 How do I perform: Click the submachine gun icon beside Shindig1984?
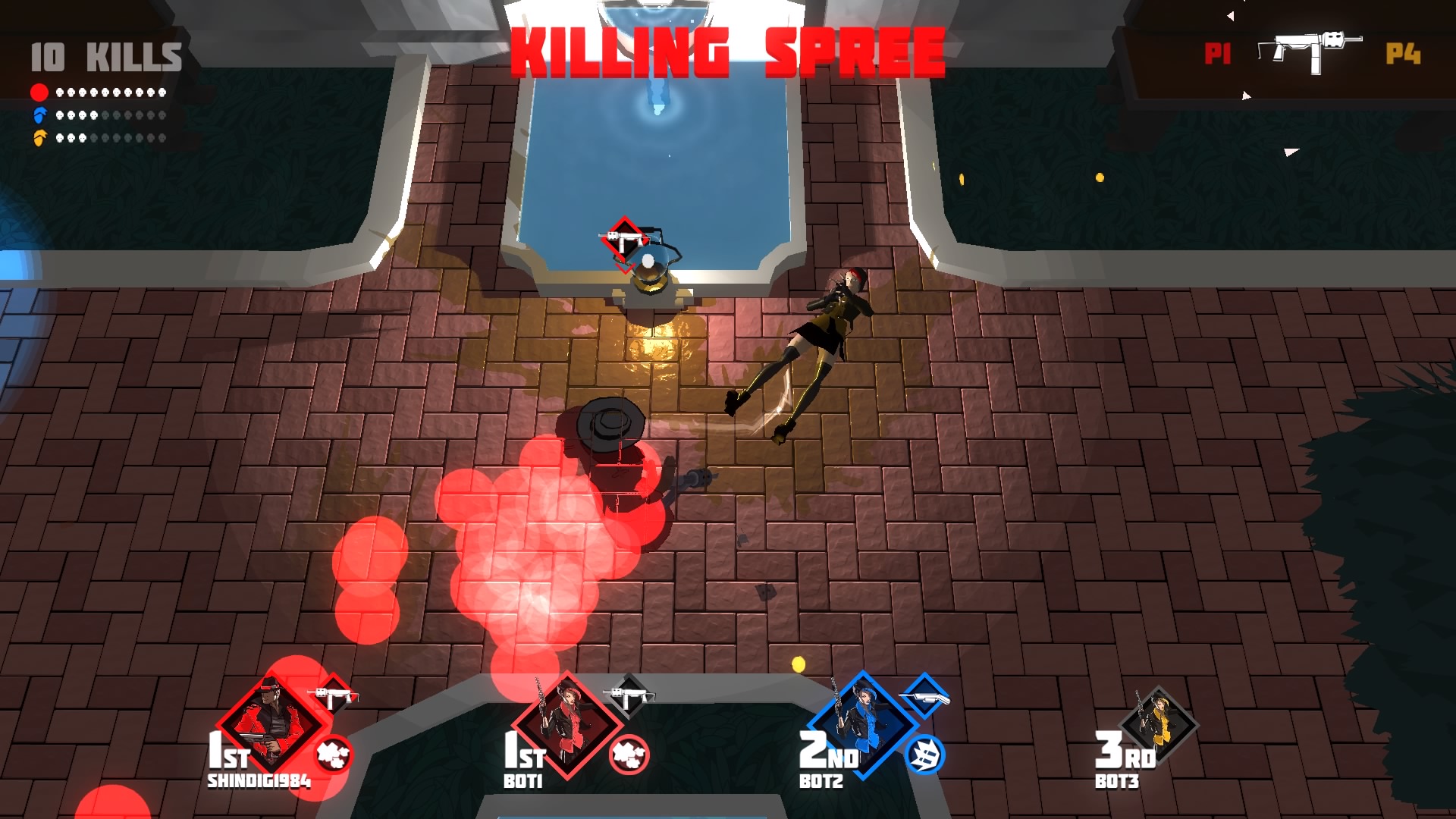(x=334, y=695)
